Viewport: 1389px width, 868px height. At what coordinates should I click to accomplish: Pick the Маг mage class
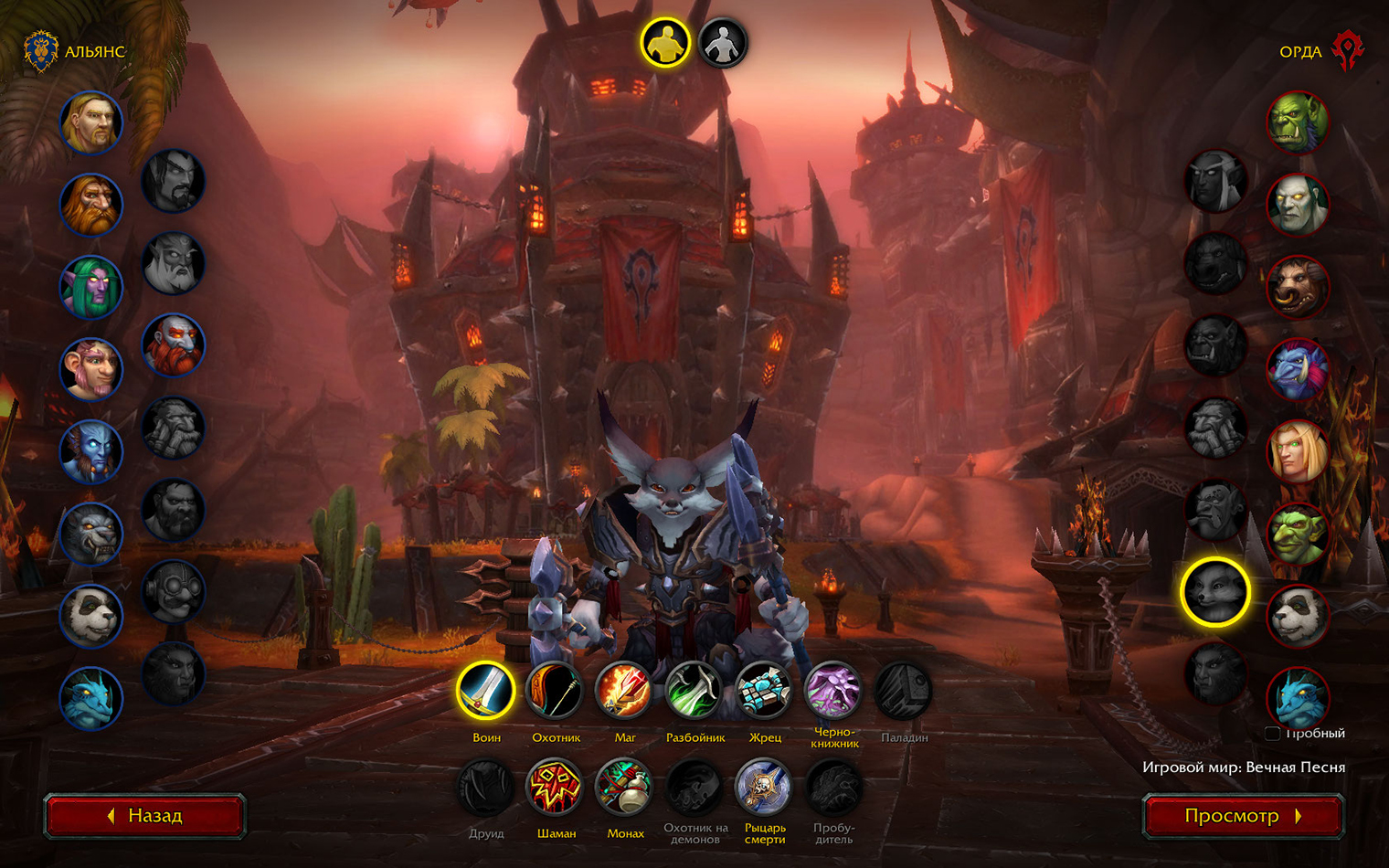tap(625, 691)
